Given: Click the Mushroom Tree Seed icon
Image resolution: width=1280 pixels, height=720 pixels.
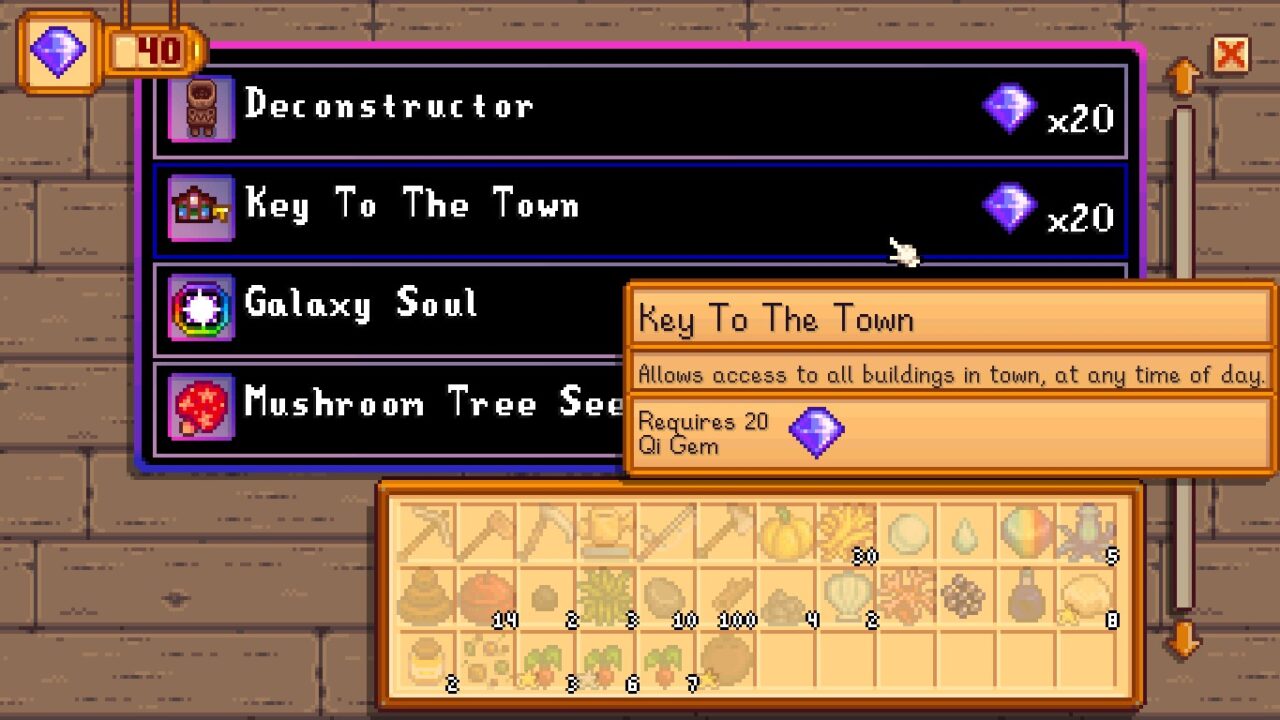Looking at the screenshot, I should [x=201, y=404].
